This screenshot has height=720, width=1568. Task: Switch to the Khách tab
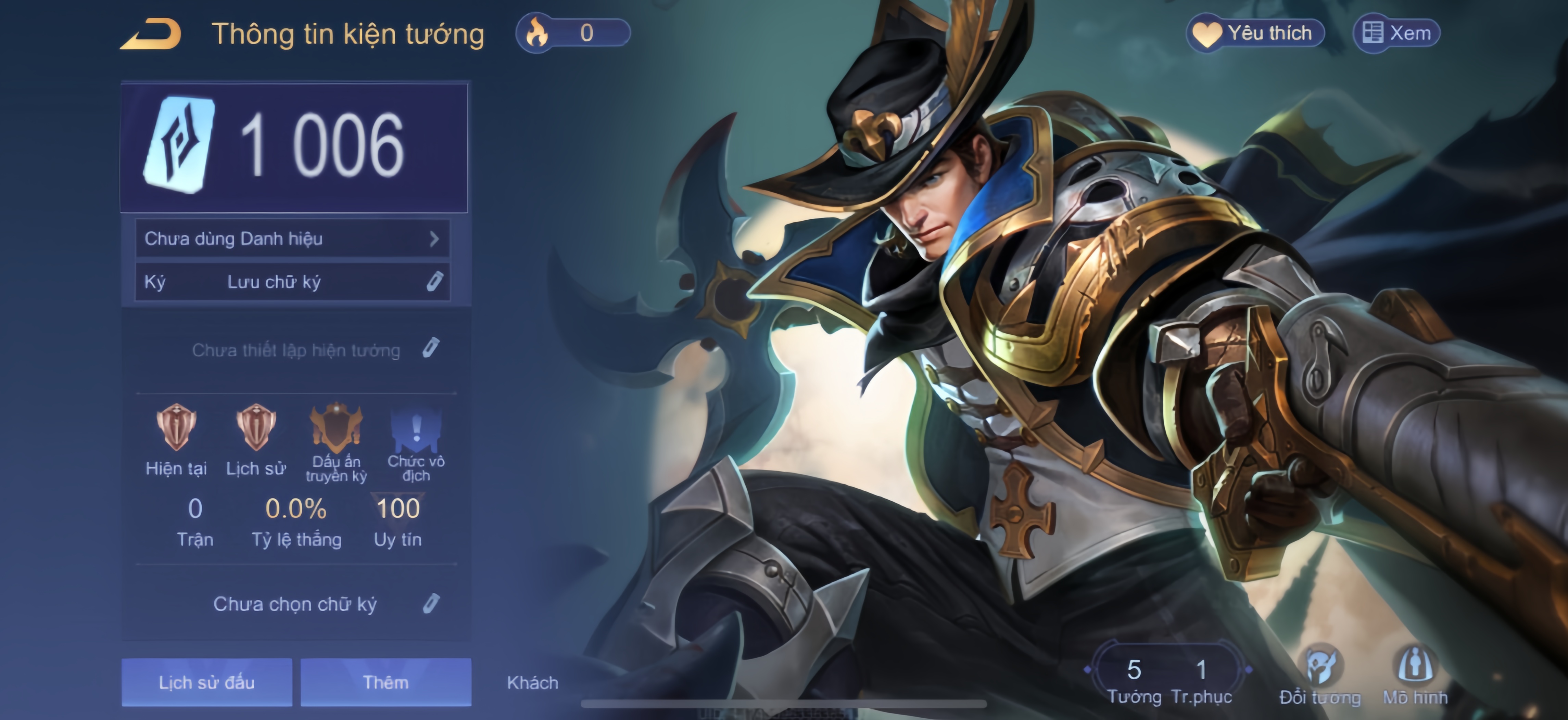point(533,682)
